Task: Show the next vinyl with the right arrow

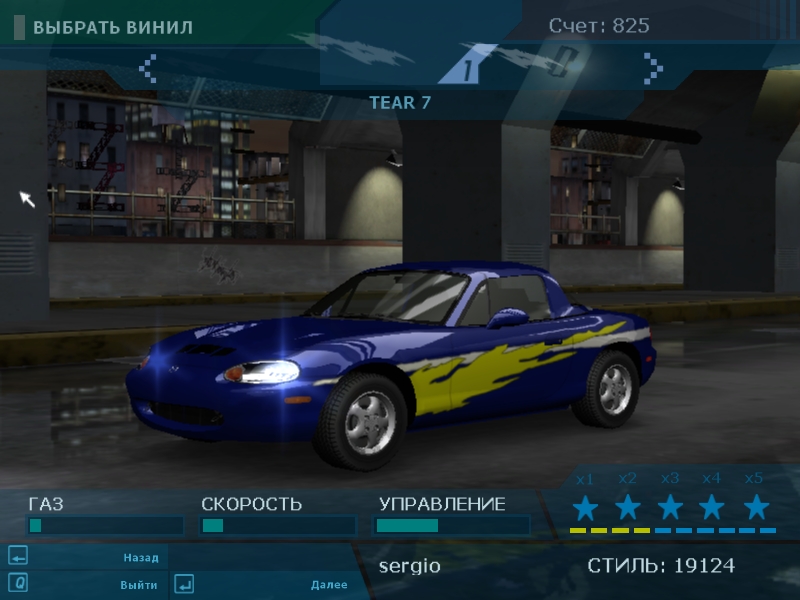Action: [x=653, y=68]
